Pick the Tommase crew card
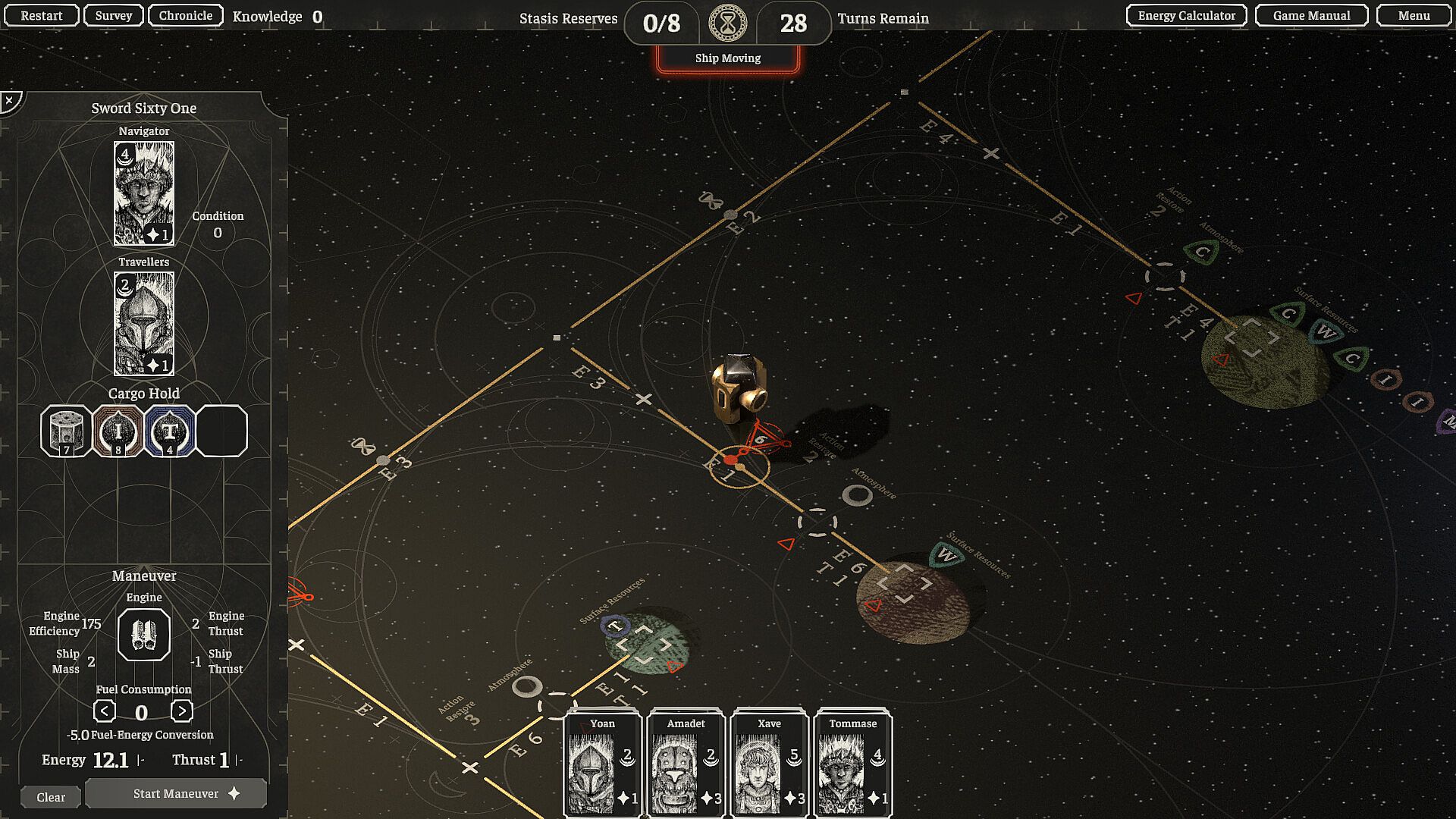This screenshot has width=1456, height=819. (852, 763)
